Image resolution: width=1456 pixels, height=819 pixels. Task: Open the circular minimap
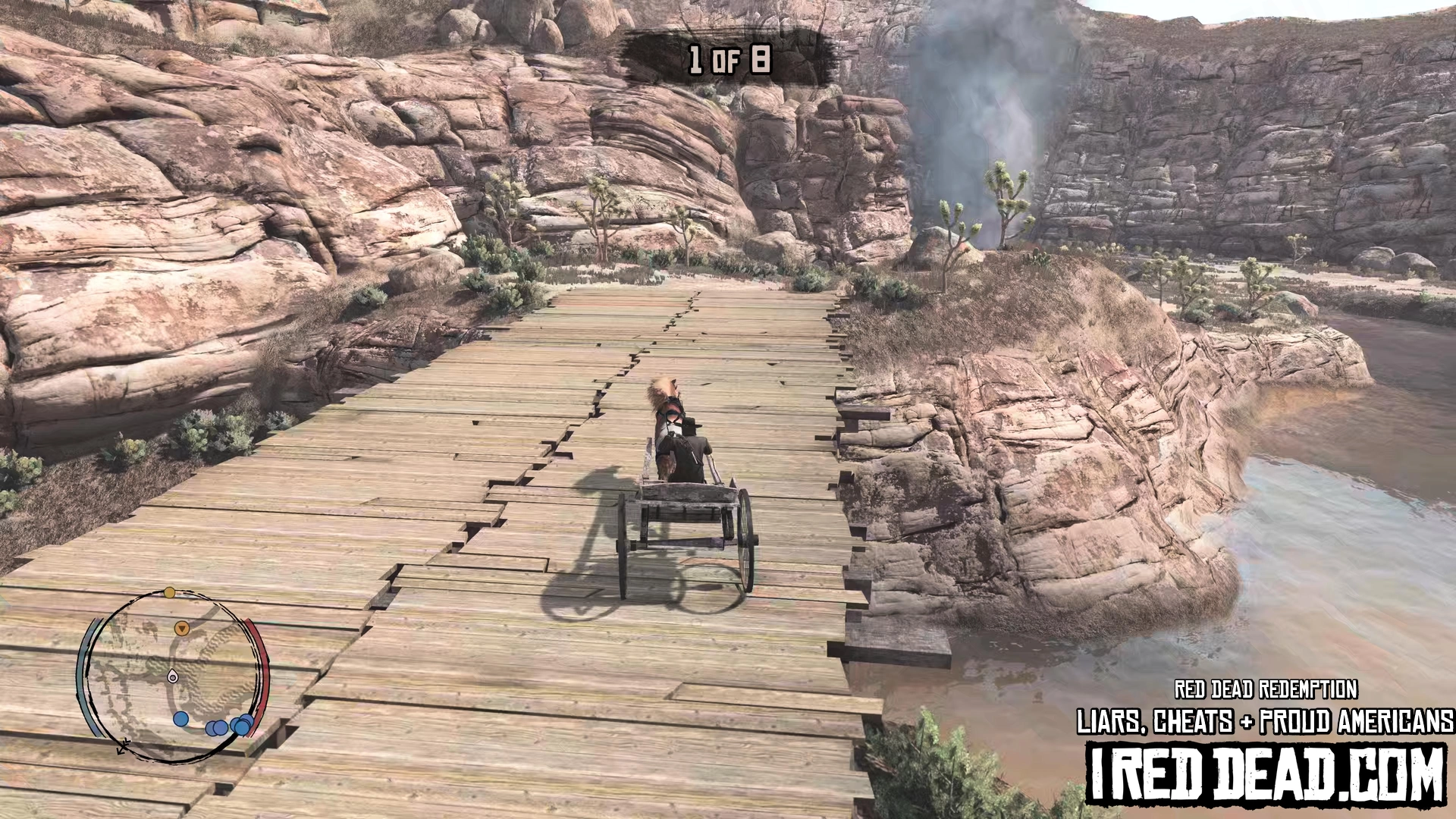[173, 676]
